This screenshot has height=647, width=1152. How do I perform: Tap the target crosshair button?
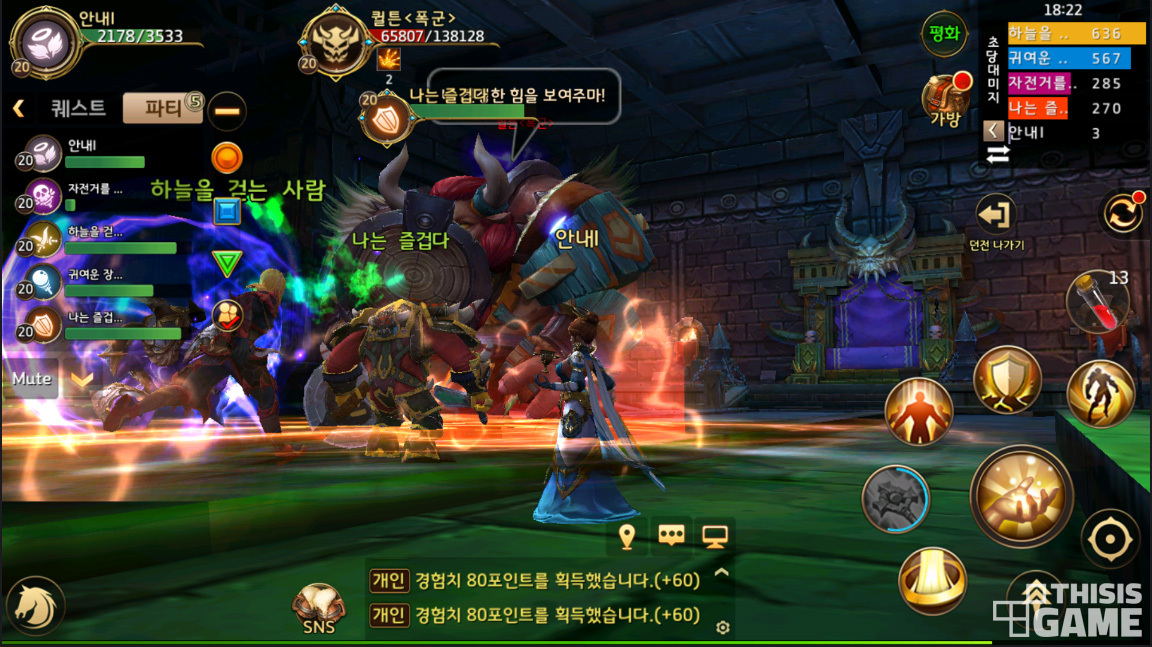1110,540
